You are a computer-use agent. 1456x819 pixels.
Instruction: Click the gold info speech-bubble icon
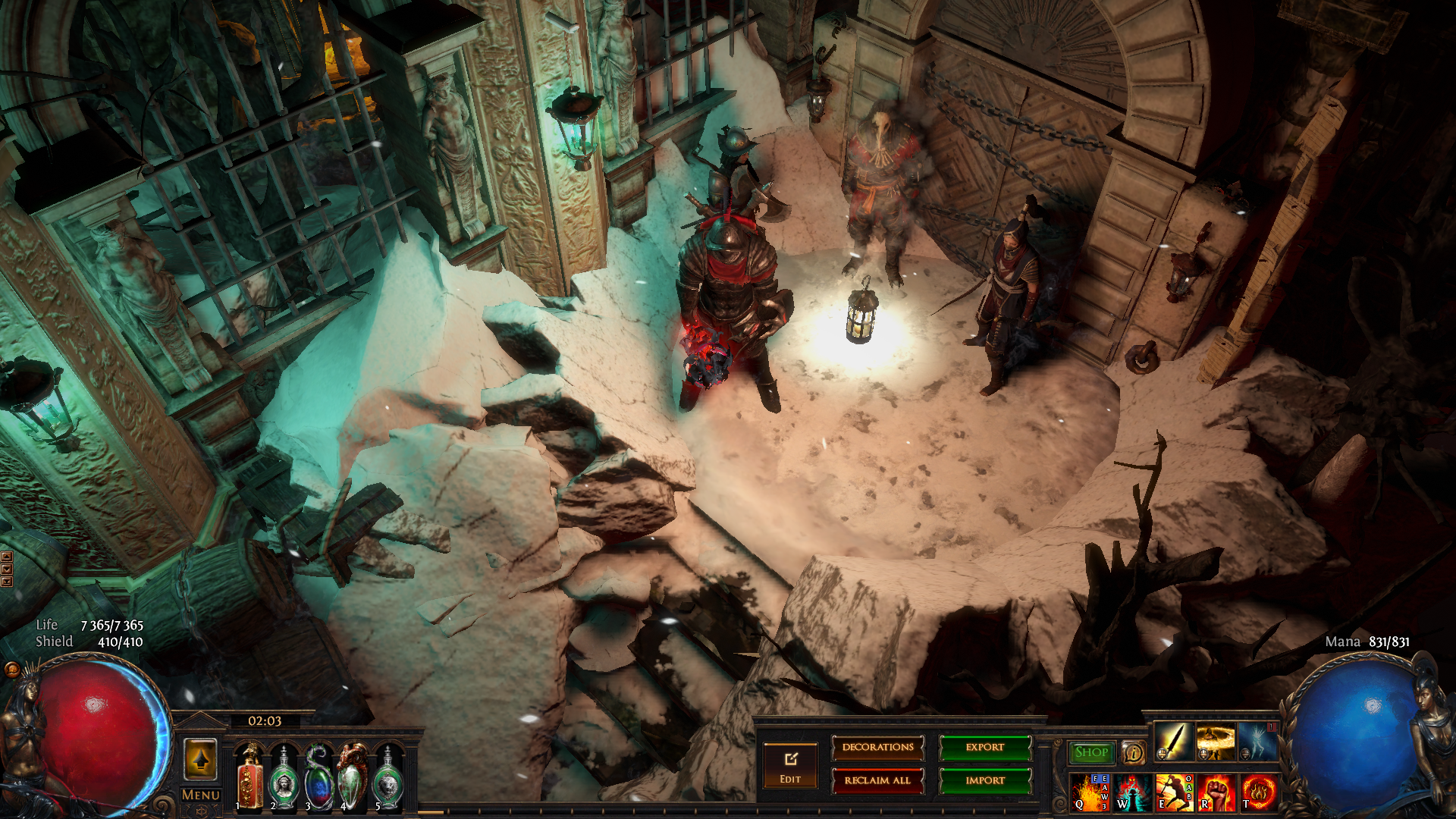[1134, 752]
